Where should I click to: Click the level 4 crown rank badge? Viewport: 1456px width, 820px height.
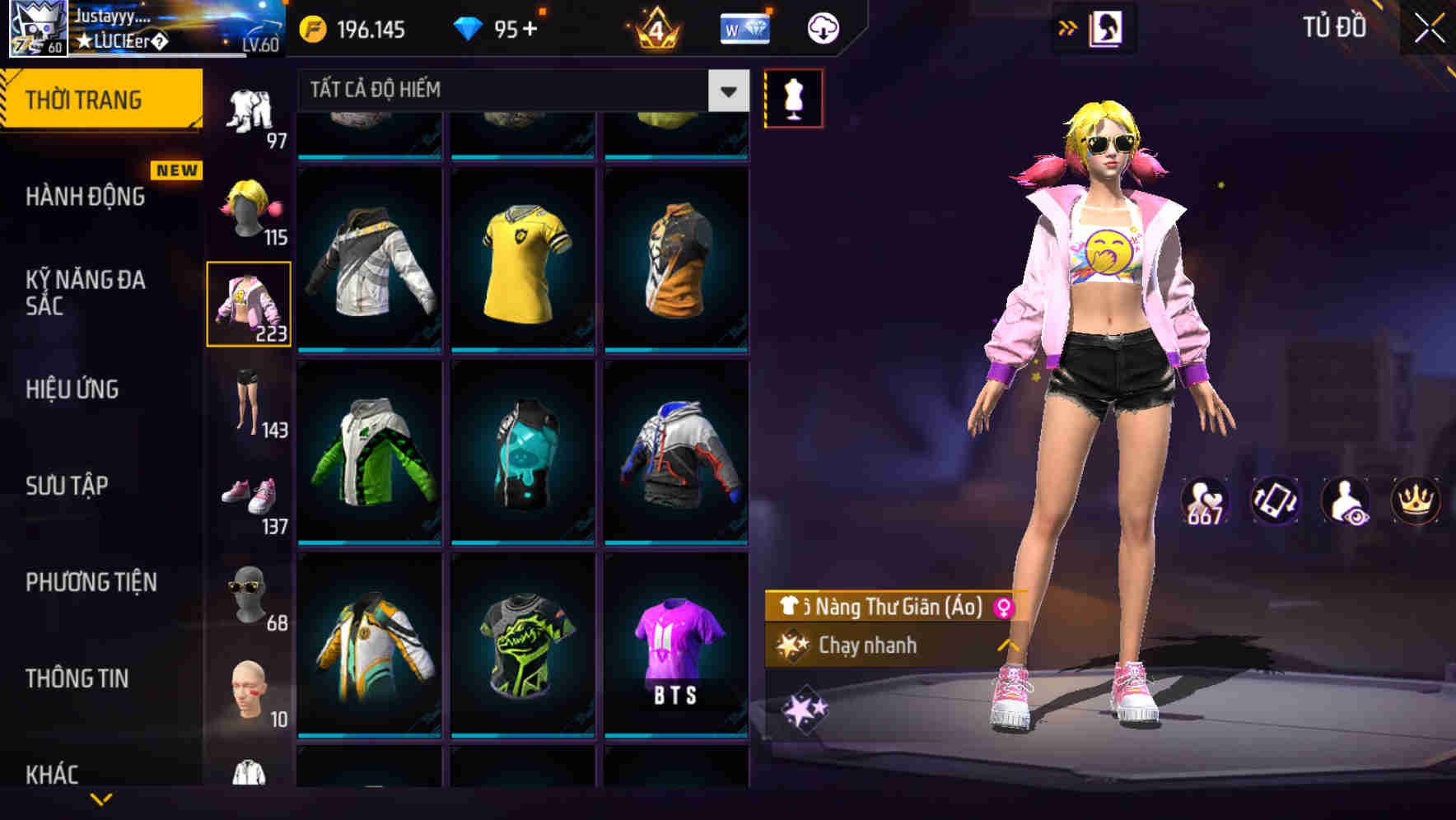[653, 27]
